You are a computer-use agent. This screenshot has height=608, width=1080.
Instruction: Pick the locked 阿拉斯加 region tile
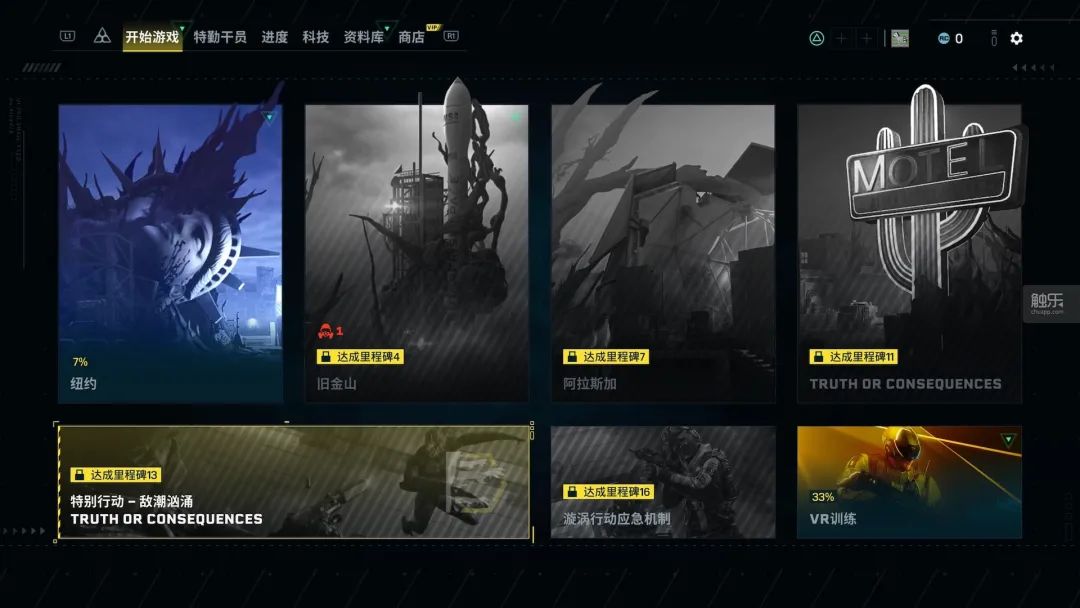click(x=663, y=253)
